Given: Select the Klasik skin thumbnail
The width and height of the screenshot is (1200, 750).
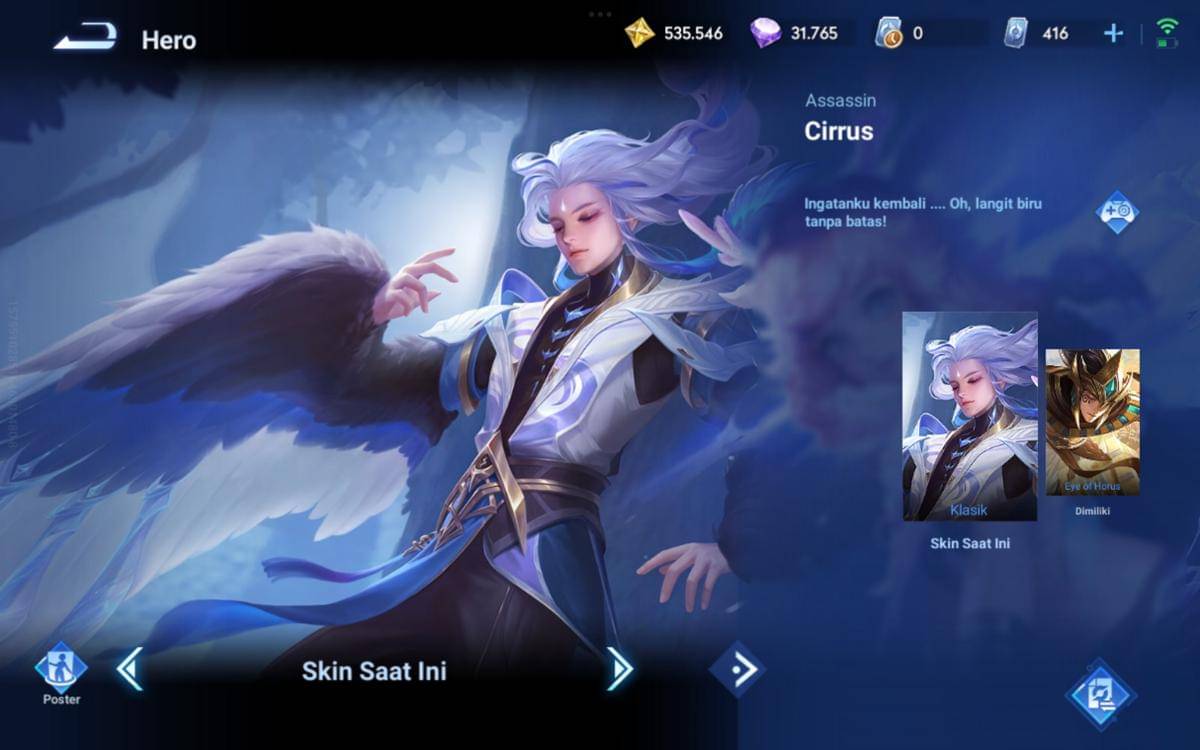Looking at the screenshot, I should tap(969, 416).
